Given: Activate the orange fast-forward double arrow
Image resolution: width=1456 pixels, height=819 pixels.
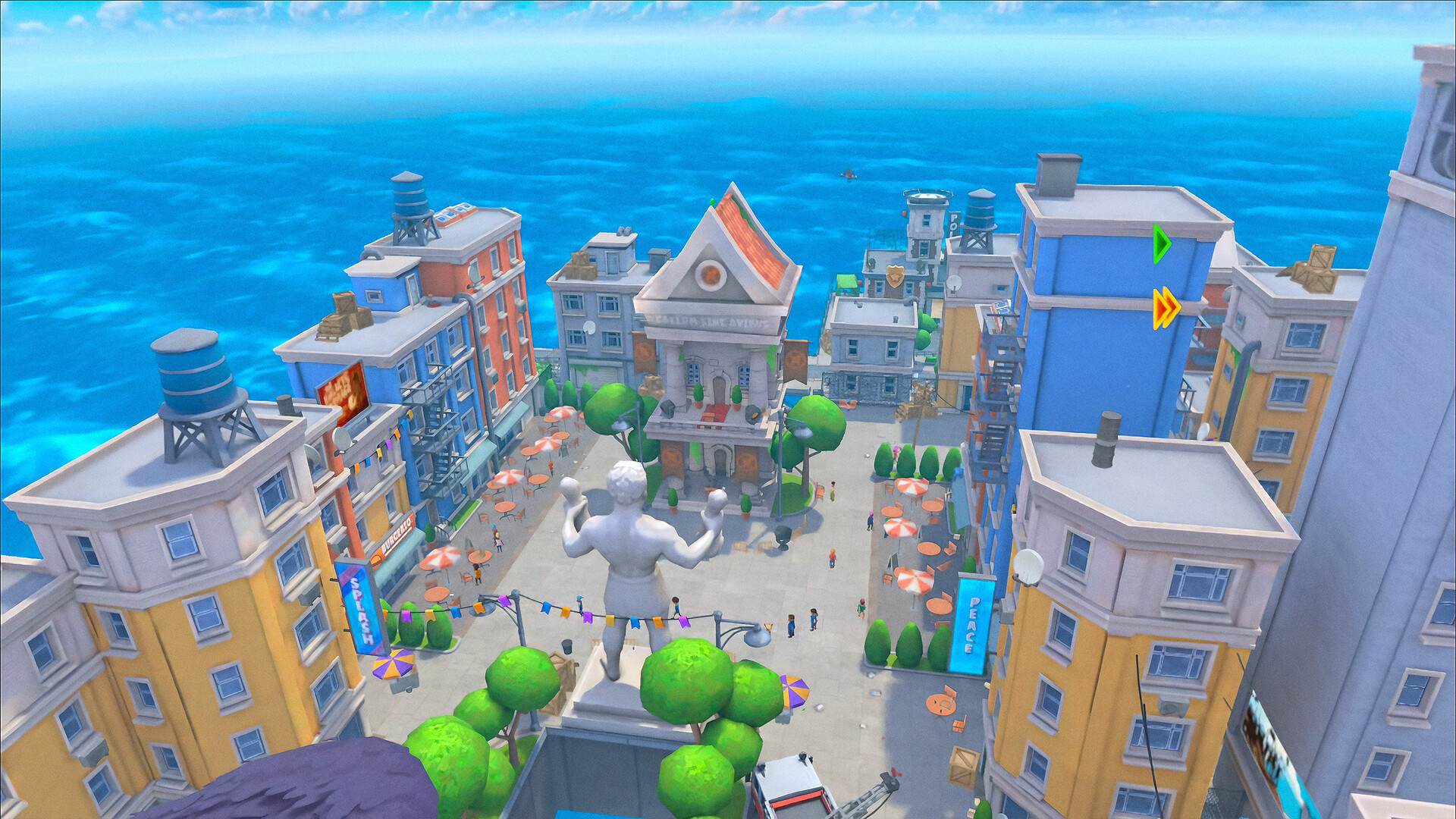Looking at the screenshot, I should click(1166, 309).
